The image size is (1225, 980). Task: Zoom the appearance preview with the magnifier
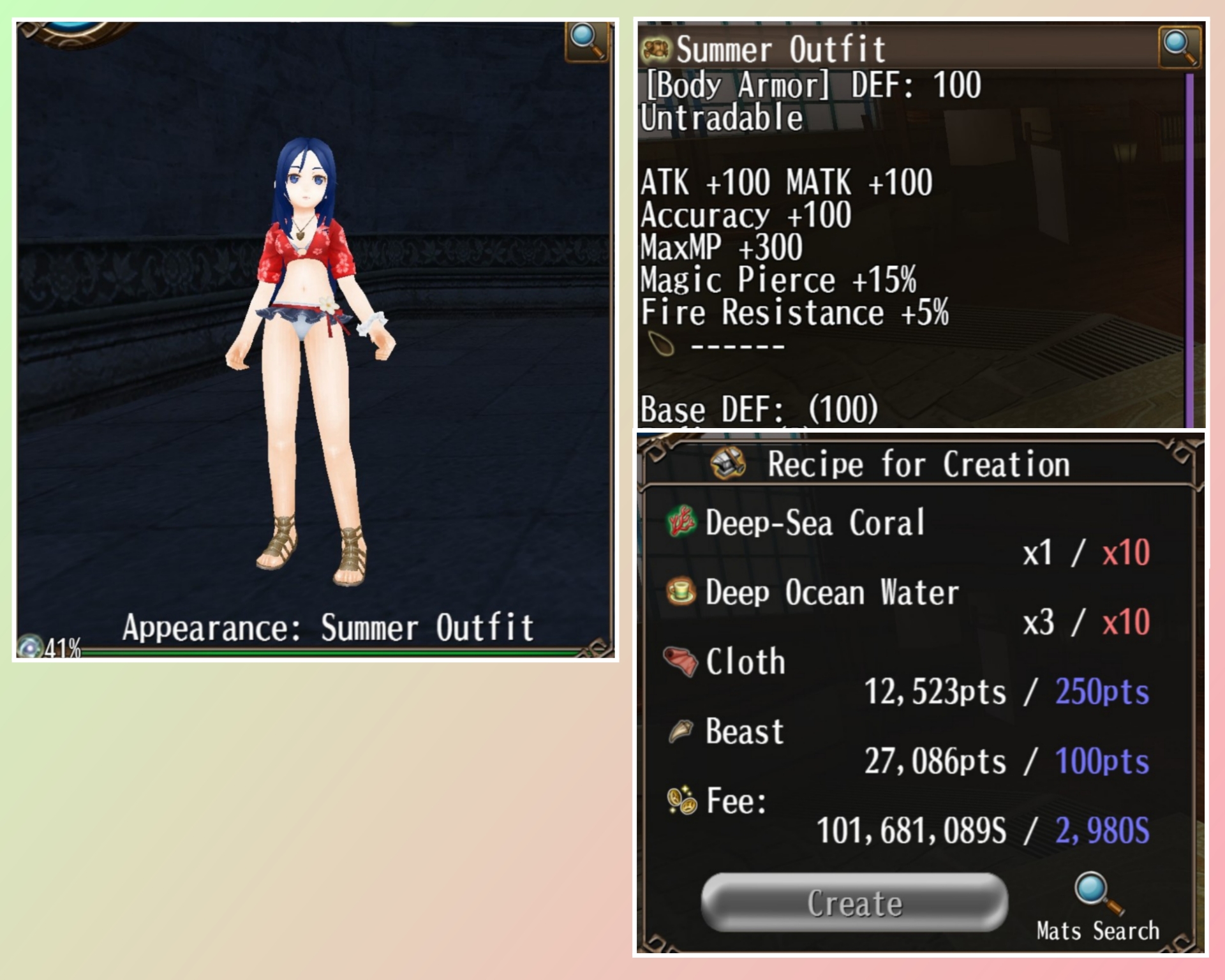pos(587,41)
